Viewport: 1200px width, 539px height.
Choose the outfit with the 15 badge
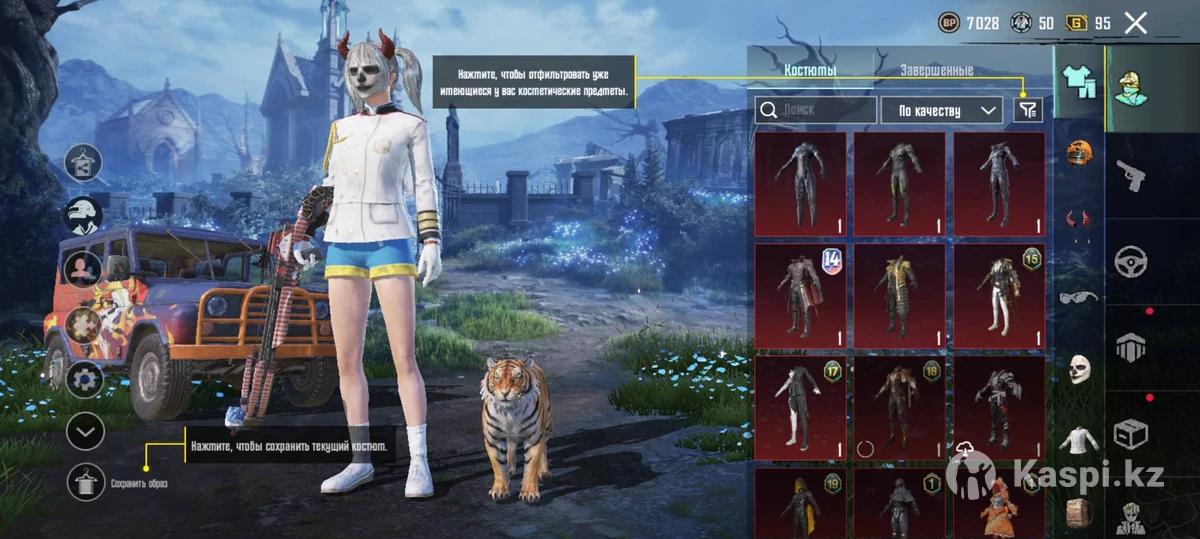(999, 295)
